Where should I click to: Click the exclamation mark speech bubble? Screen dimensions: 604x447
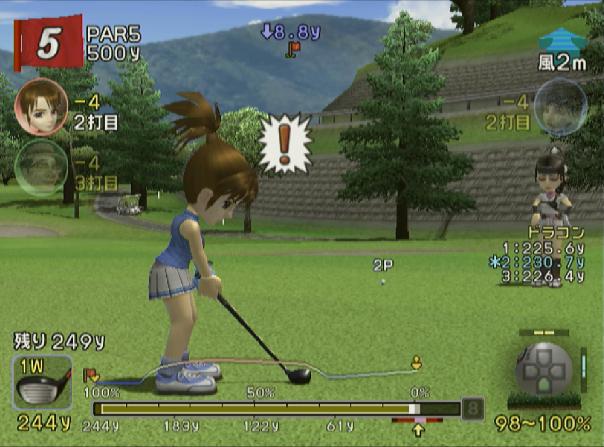[285, 143]
